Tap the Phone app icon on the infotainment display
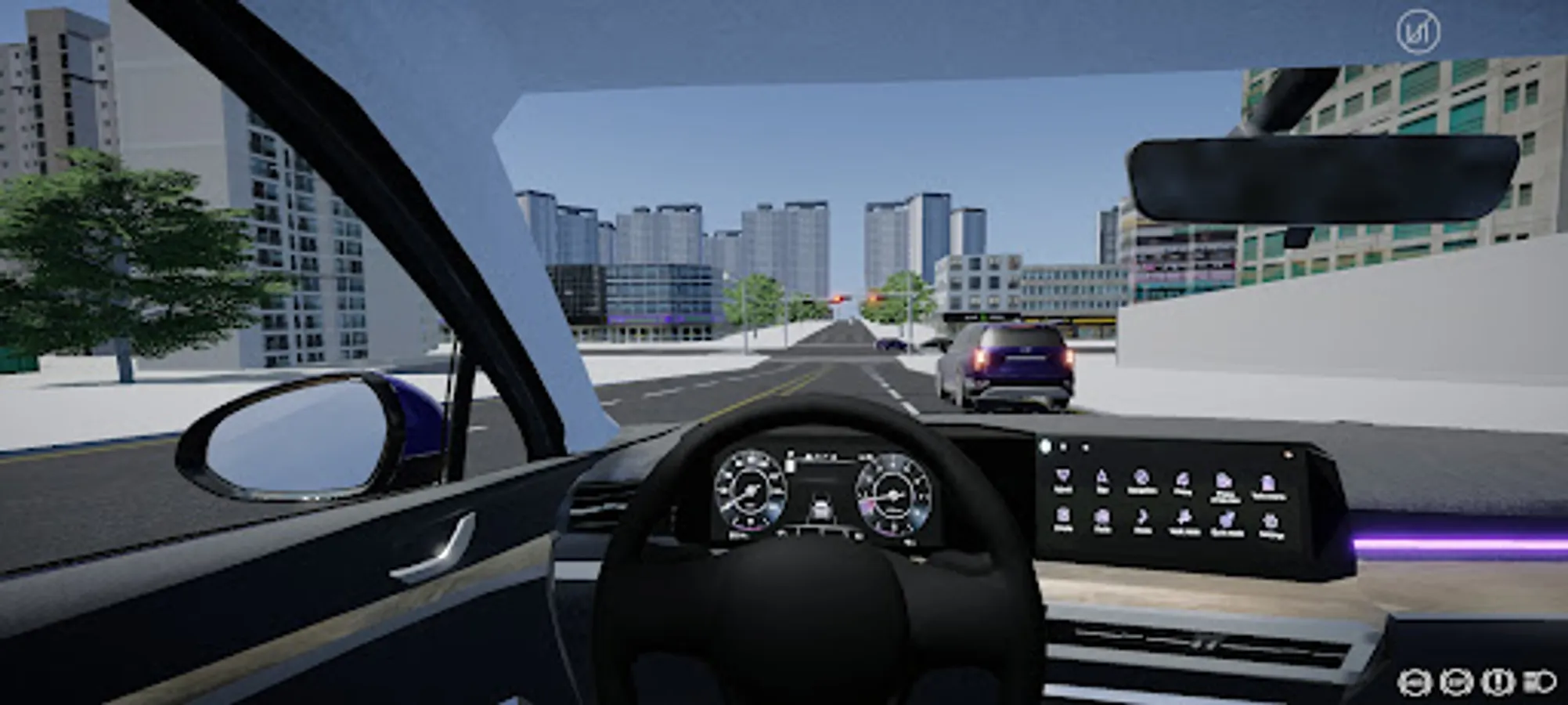 click(1184, 479)
